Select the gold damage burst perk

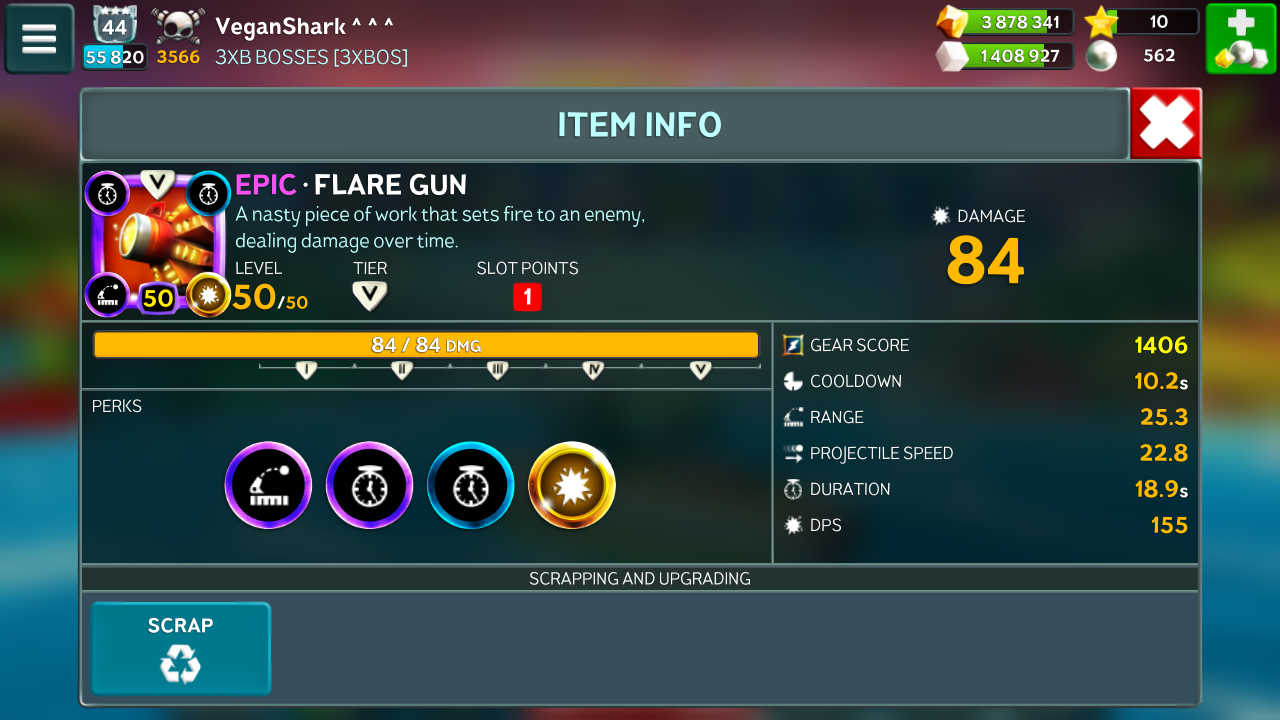[x=572, y=486]
